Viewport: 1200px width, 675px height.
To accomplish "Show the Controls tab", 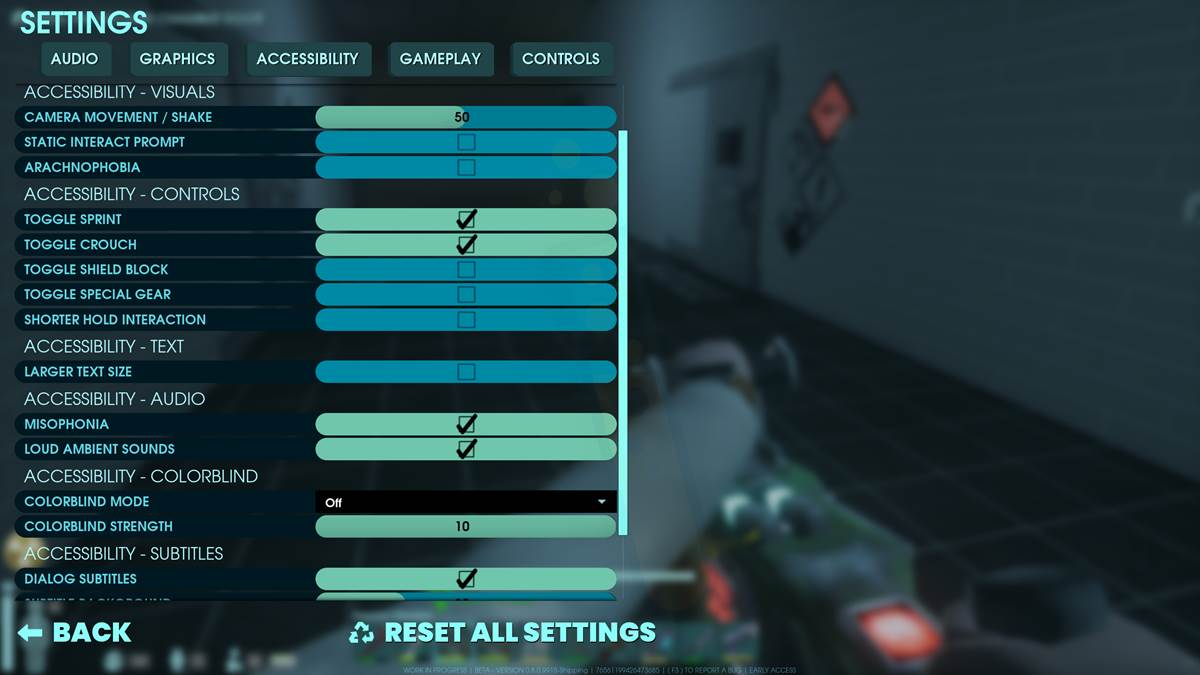I will [x=560, y=59].
